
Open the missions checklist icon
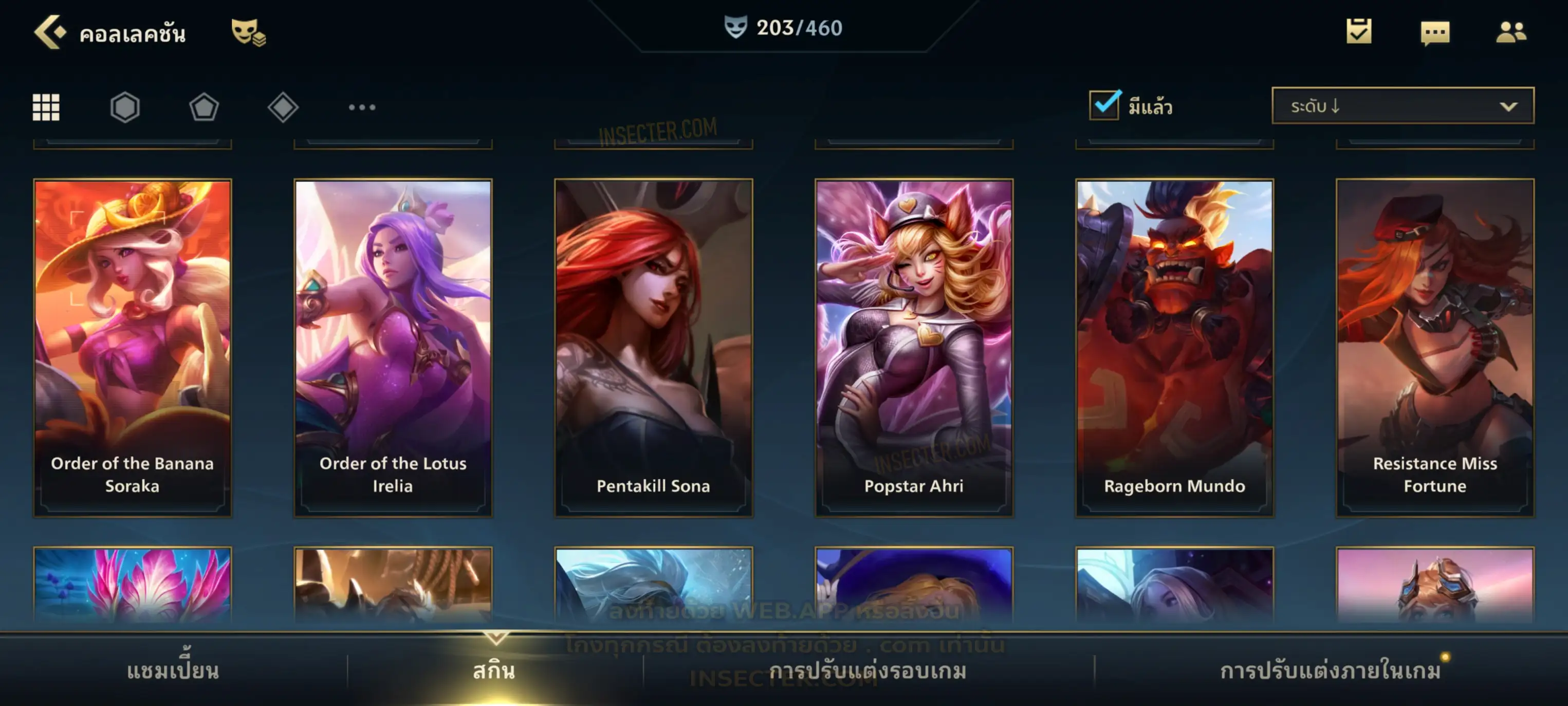coord(1358,32)
